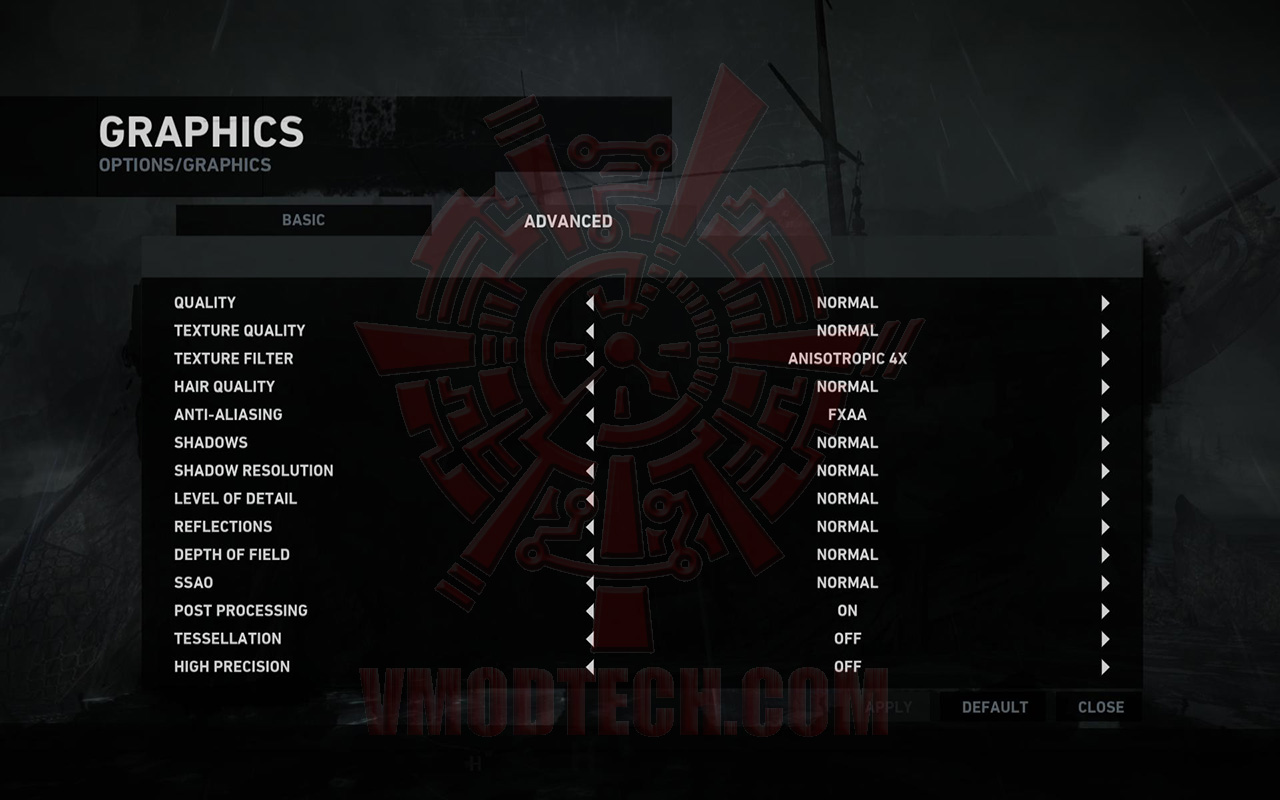Increase Depth of Field setting
The height and width of the screenshot is (800, 1280).
pos(1104,554)
